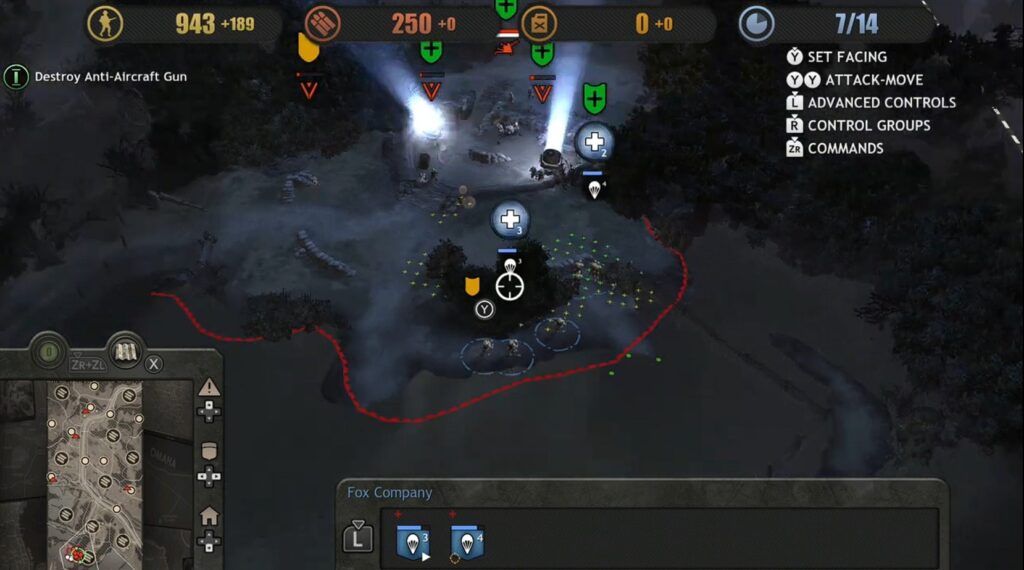Click the round green button above the minimap

(x=46, y=353)
